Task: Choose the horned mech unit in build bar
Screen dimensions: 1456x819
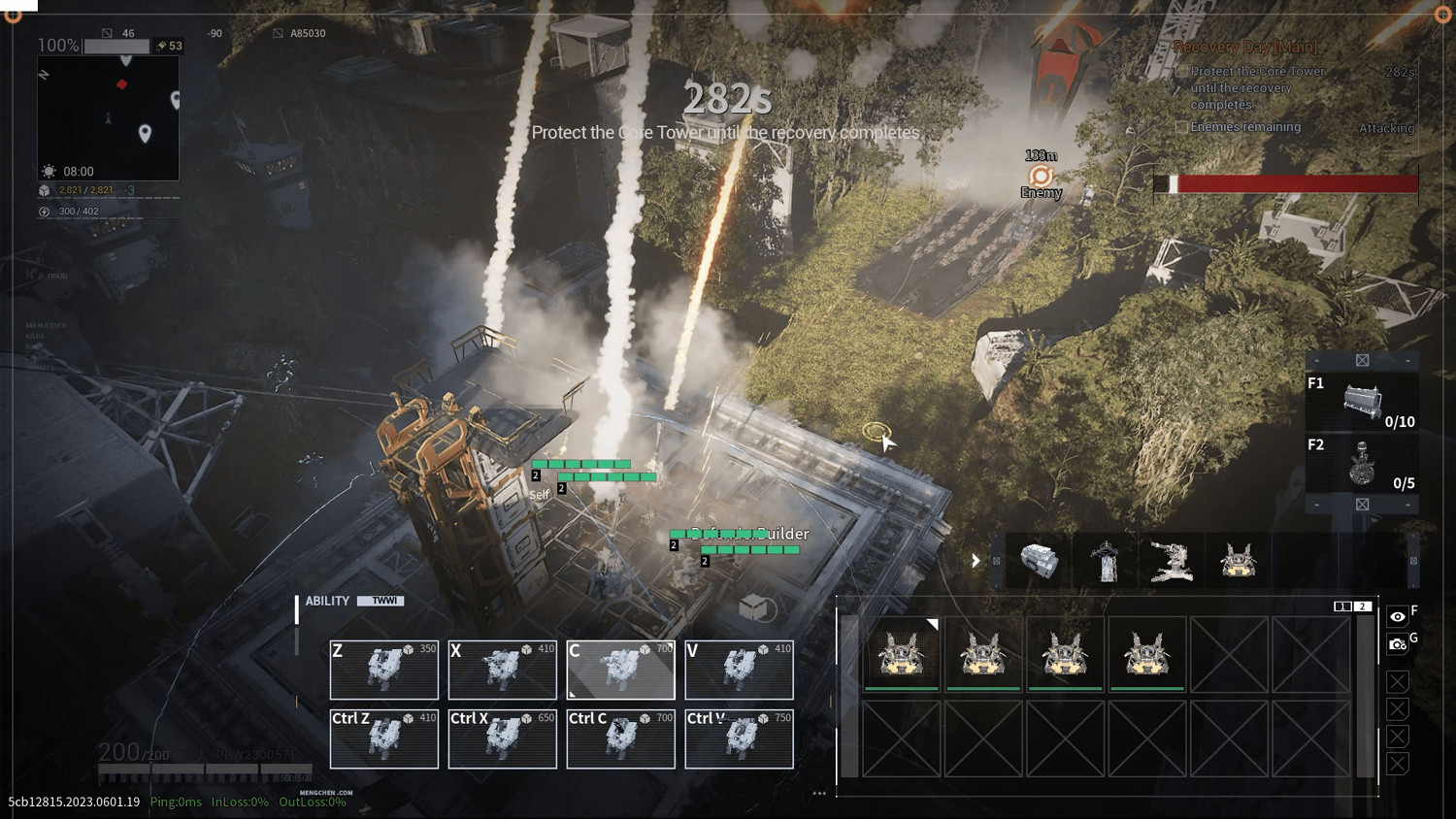Action: 1238,561
